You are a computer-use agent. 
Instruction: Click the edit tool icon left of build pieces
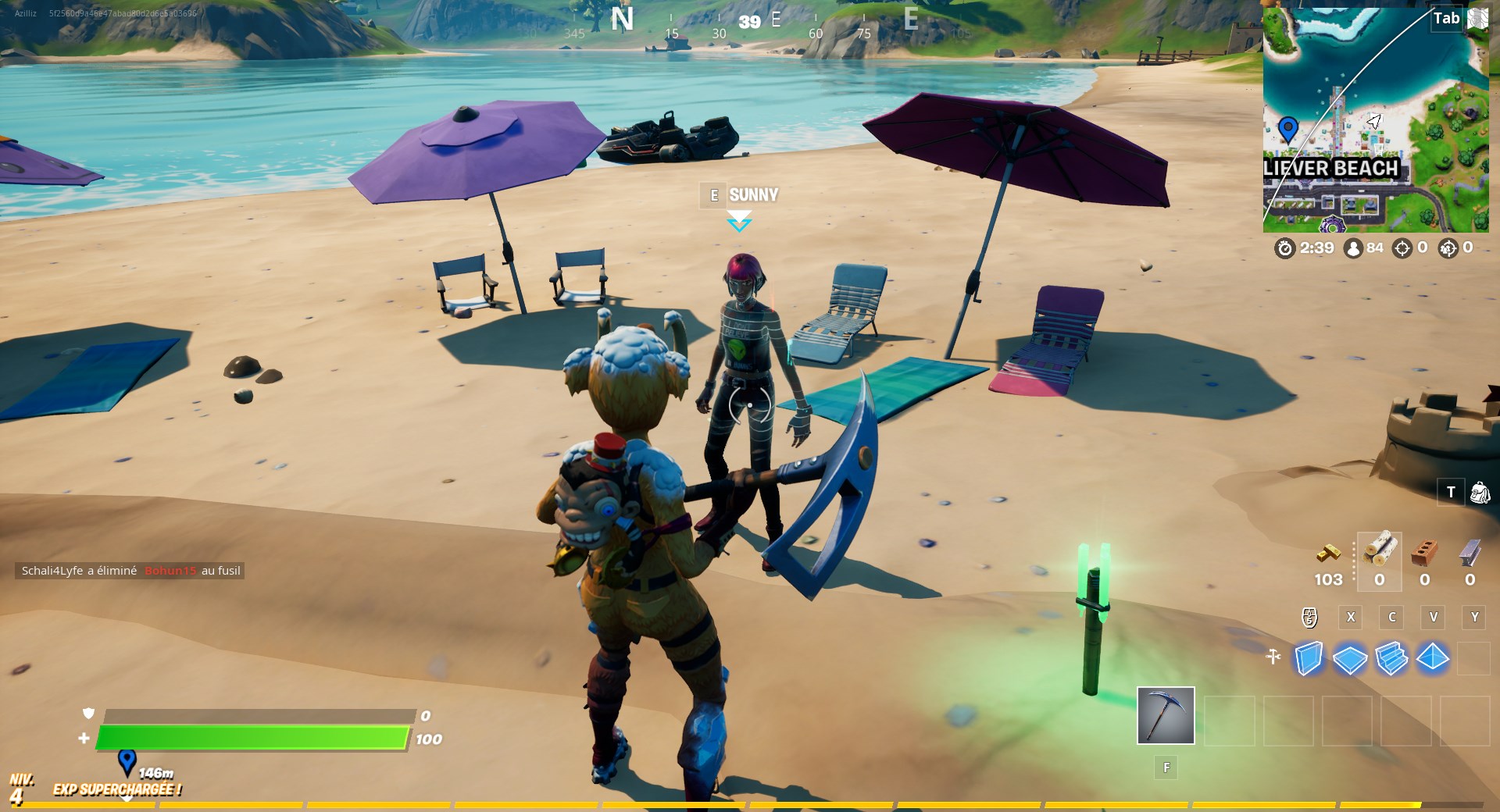1272,658
